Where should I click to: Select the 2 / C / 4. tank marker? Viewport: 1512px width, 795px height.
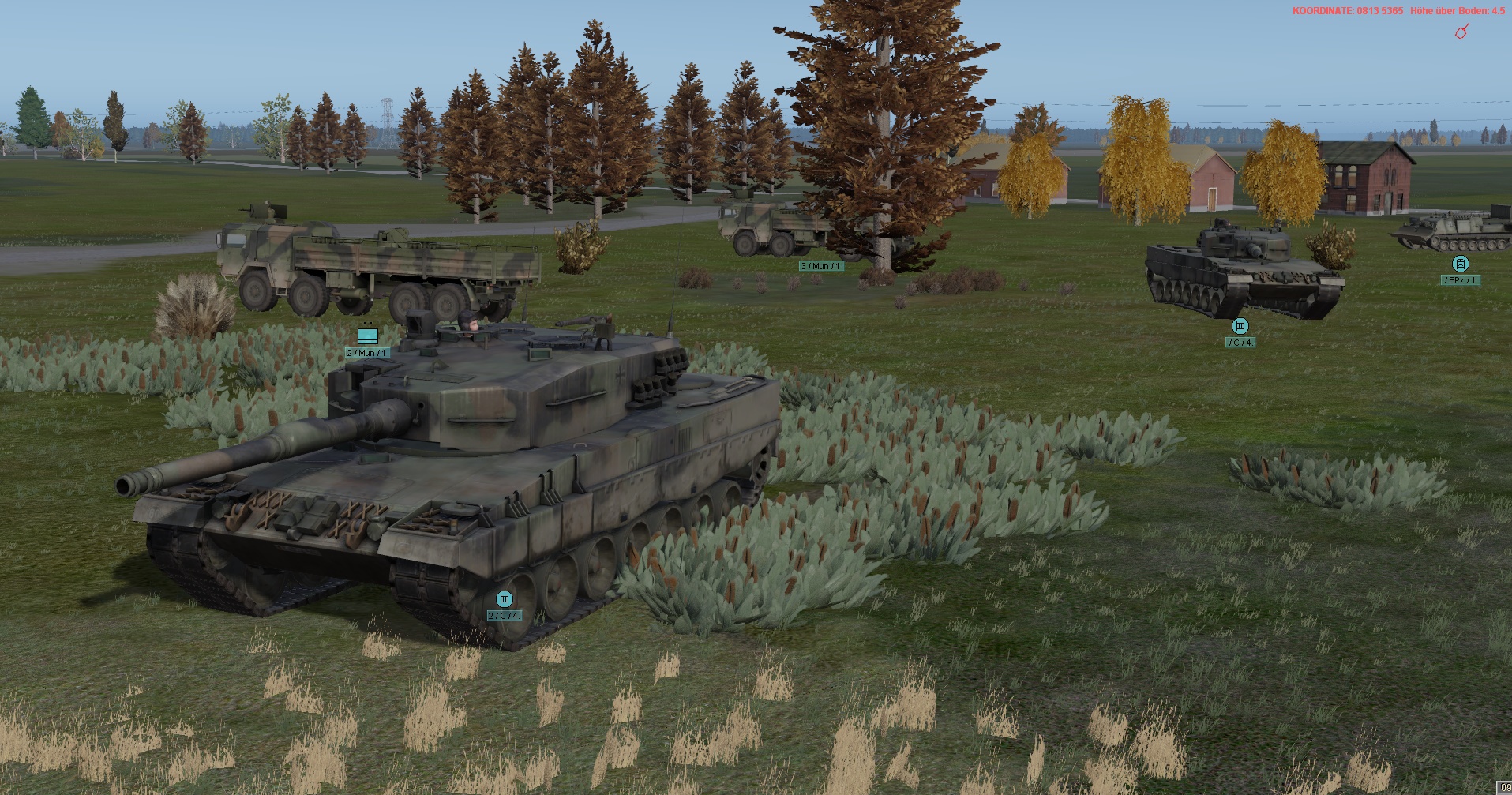[504, 599]
